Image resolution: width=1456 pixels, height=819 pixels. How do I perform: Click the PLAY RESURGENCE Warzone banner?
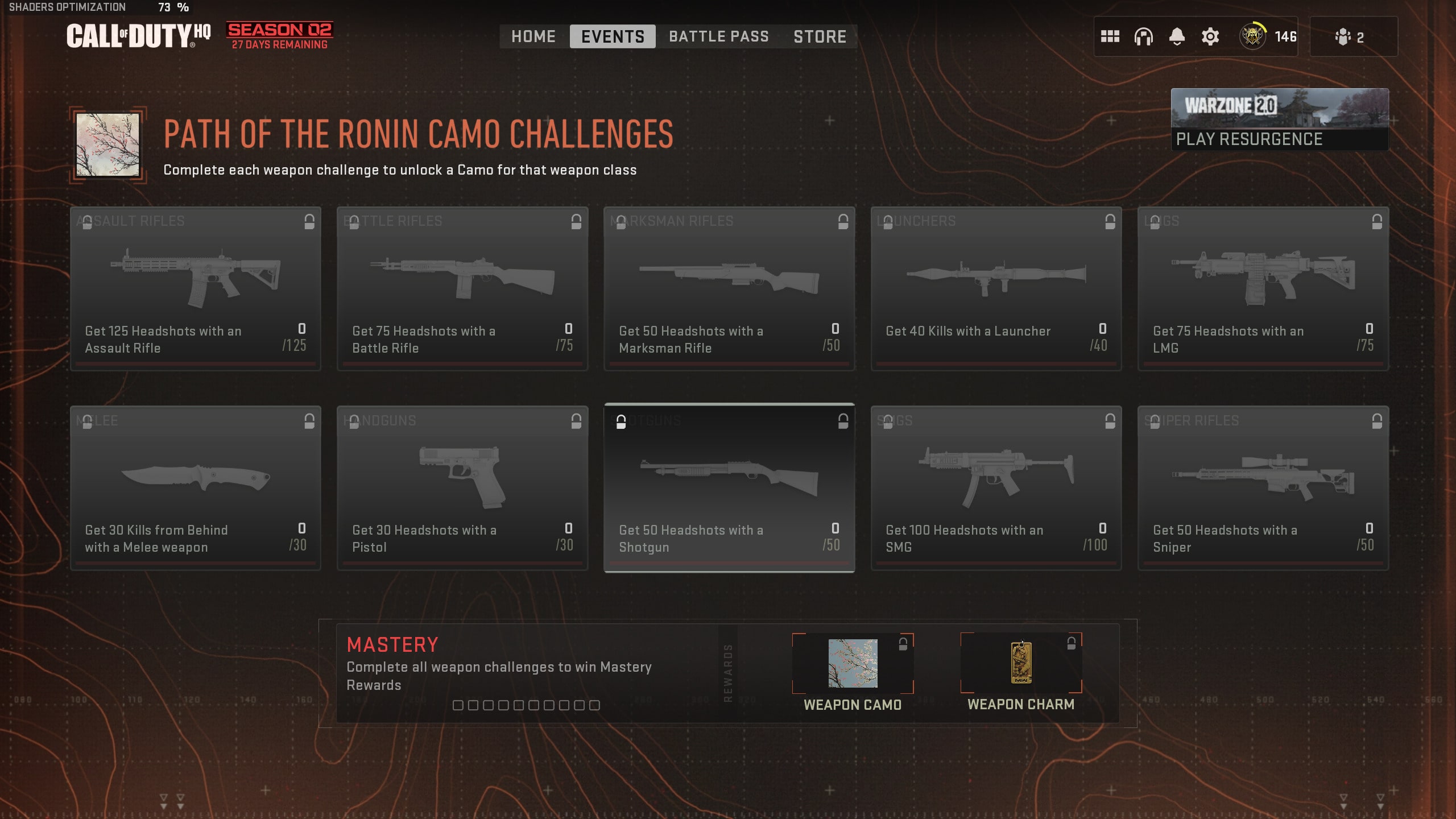click(x=1279, y=119)
